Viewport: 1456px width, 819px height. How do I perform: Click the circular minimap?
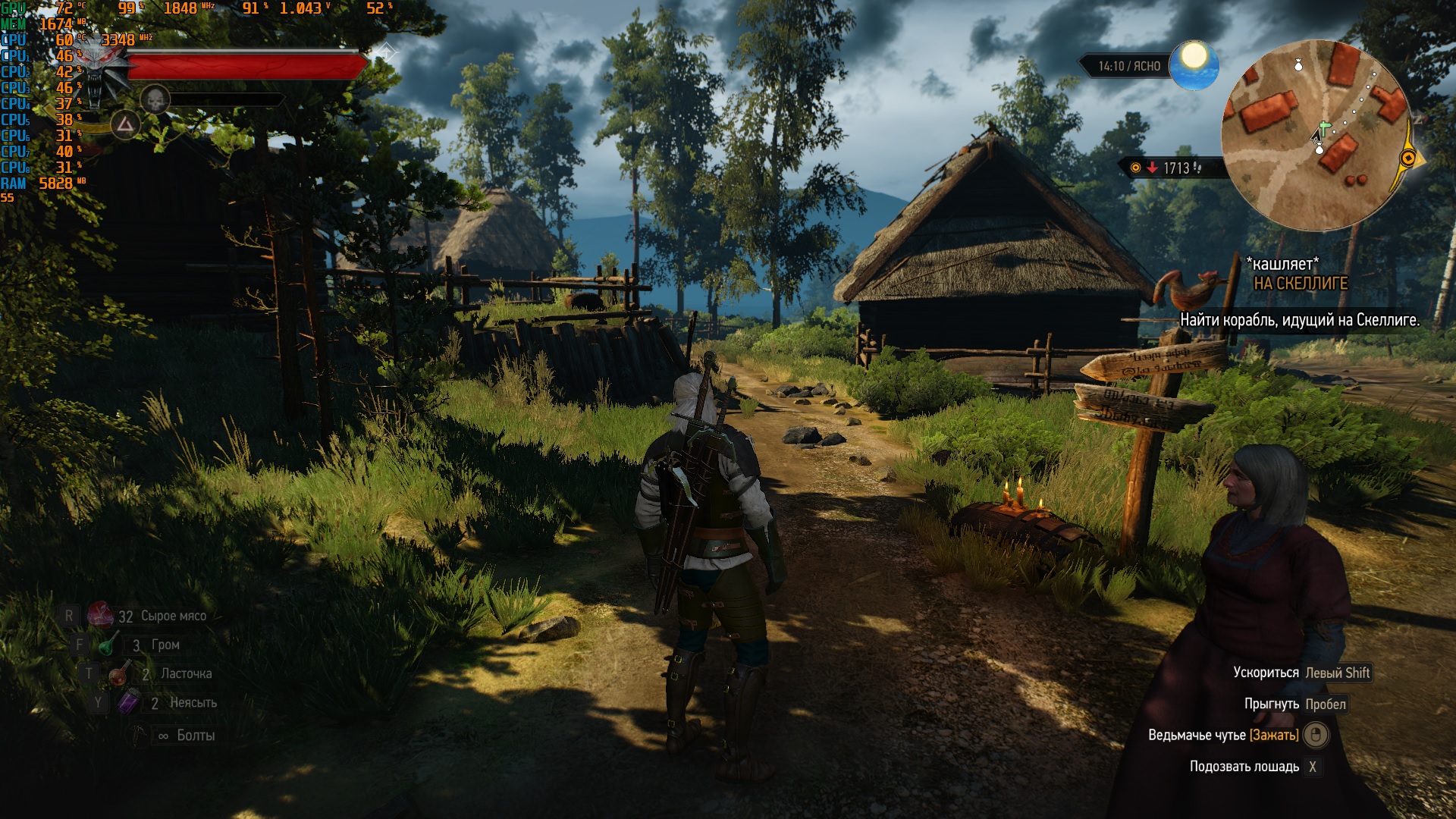pos(1317,136)
